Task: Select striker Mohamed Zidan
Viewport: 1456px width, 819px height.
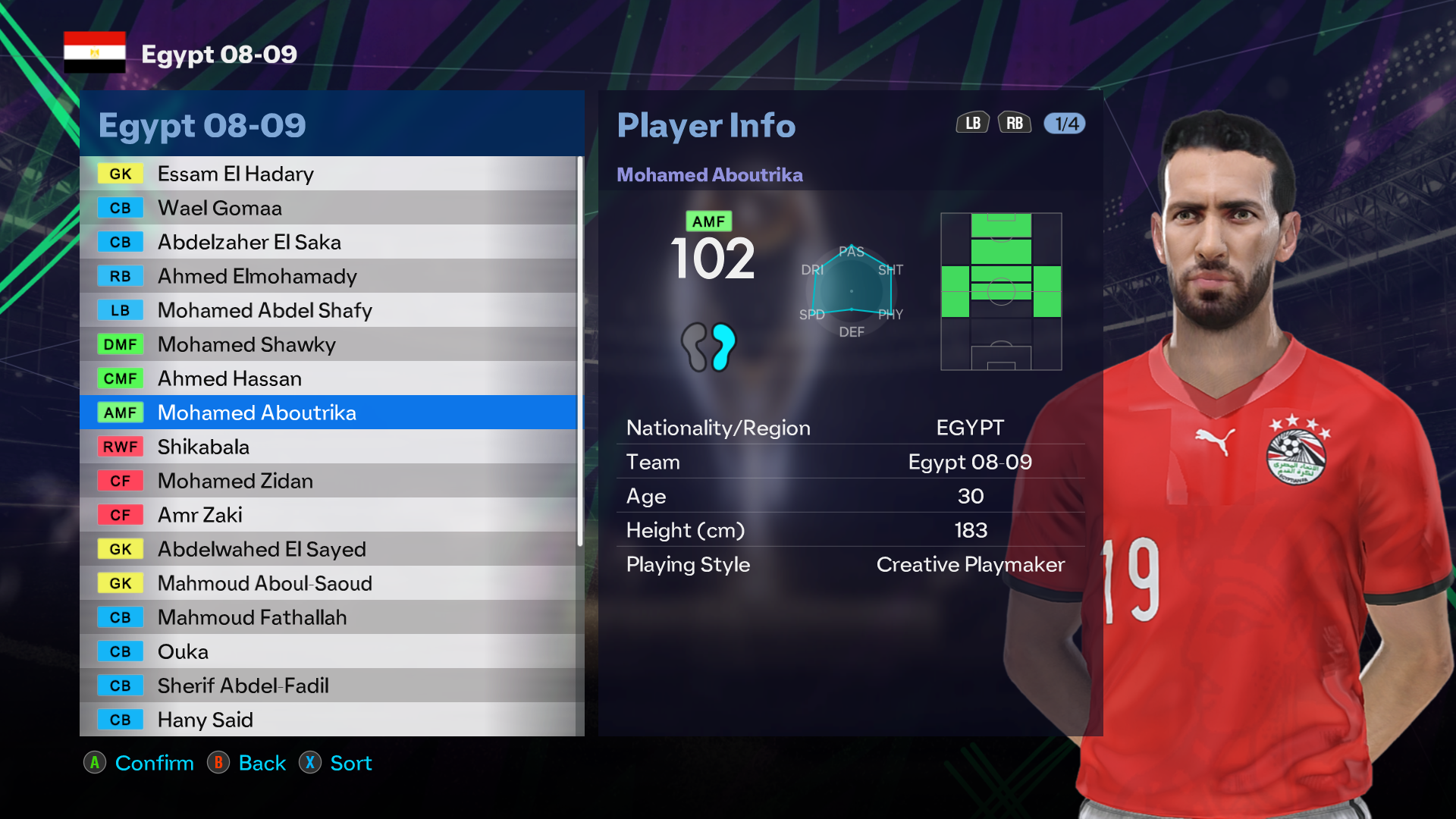Action: coord(328,481)
